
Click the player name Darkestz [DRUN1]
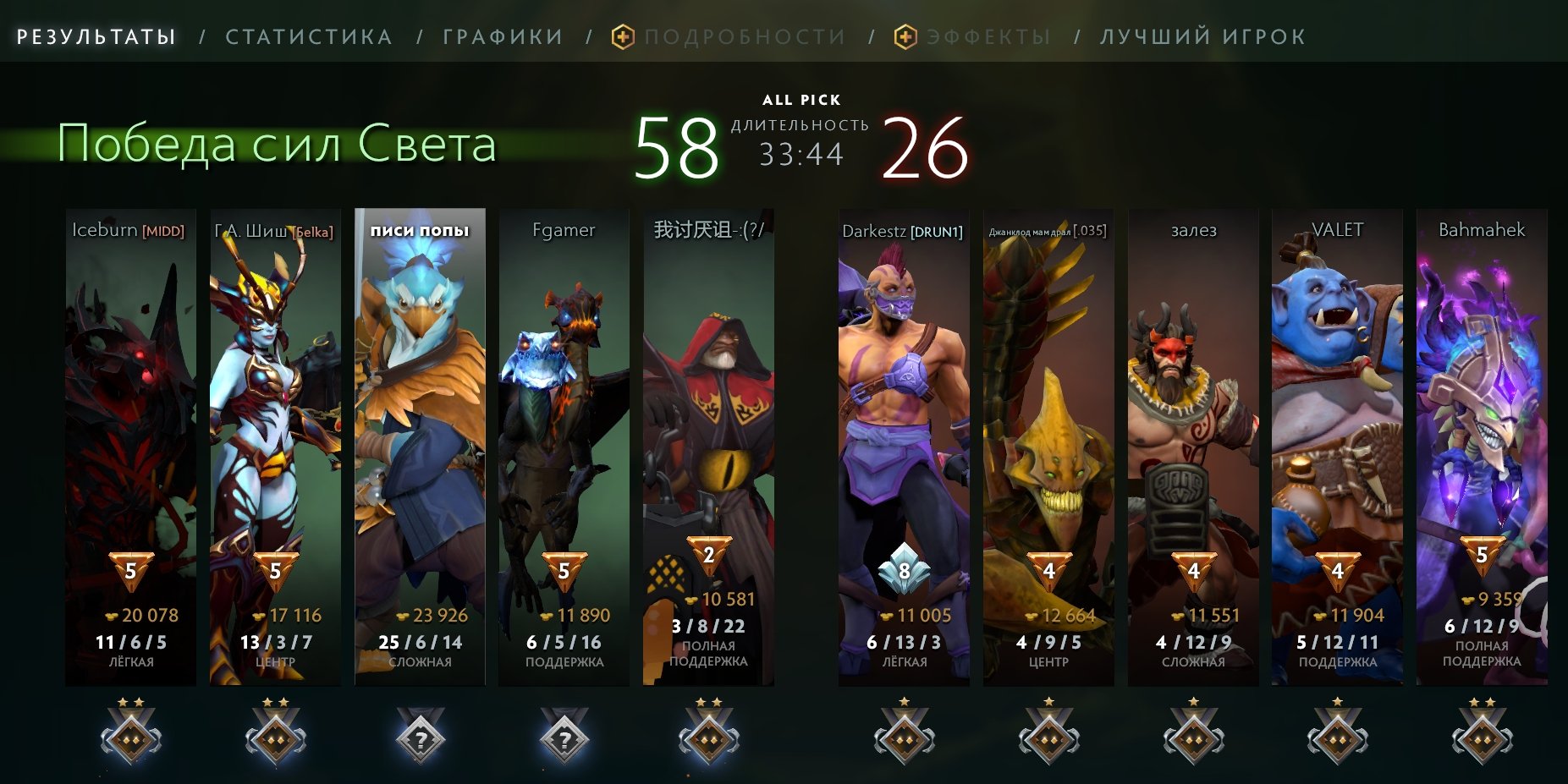(902, 229)
